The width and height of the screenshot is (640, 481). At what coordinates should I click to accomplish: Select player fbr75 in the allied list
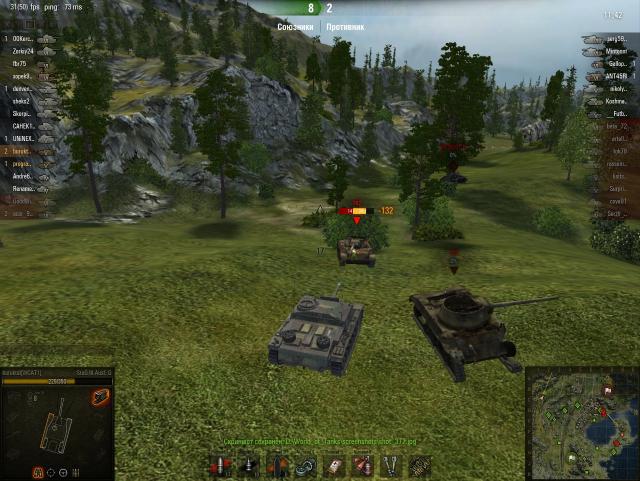pos(20,63)
